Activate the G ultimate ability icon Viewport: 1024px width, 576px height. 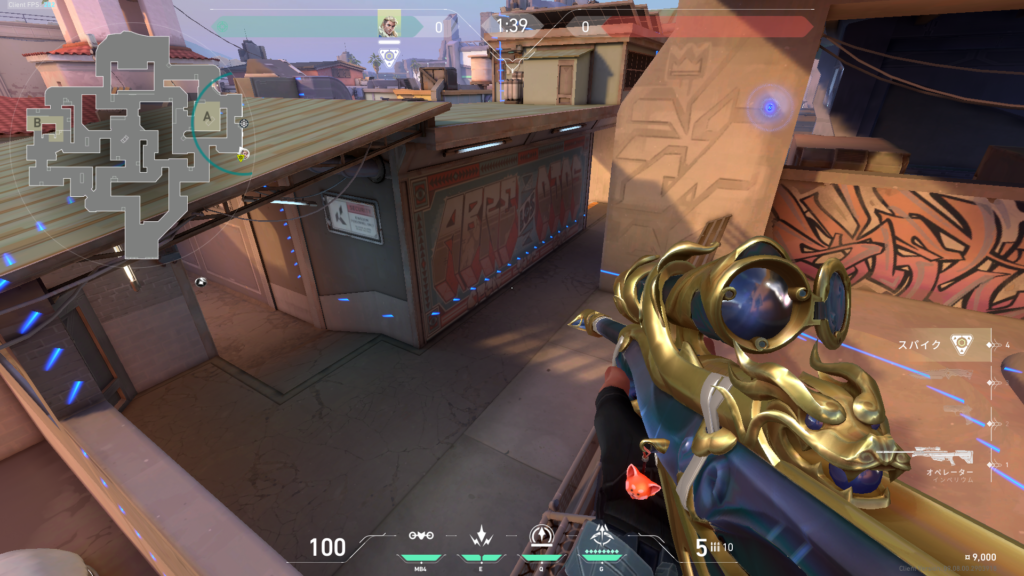click(602, 537)
